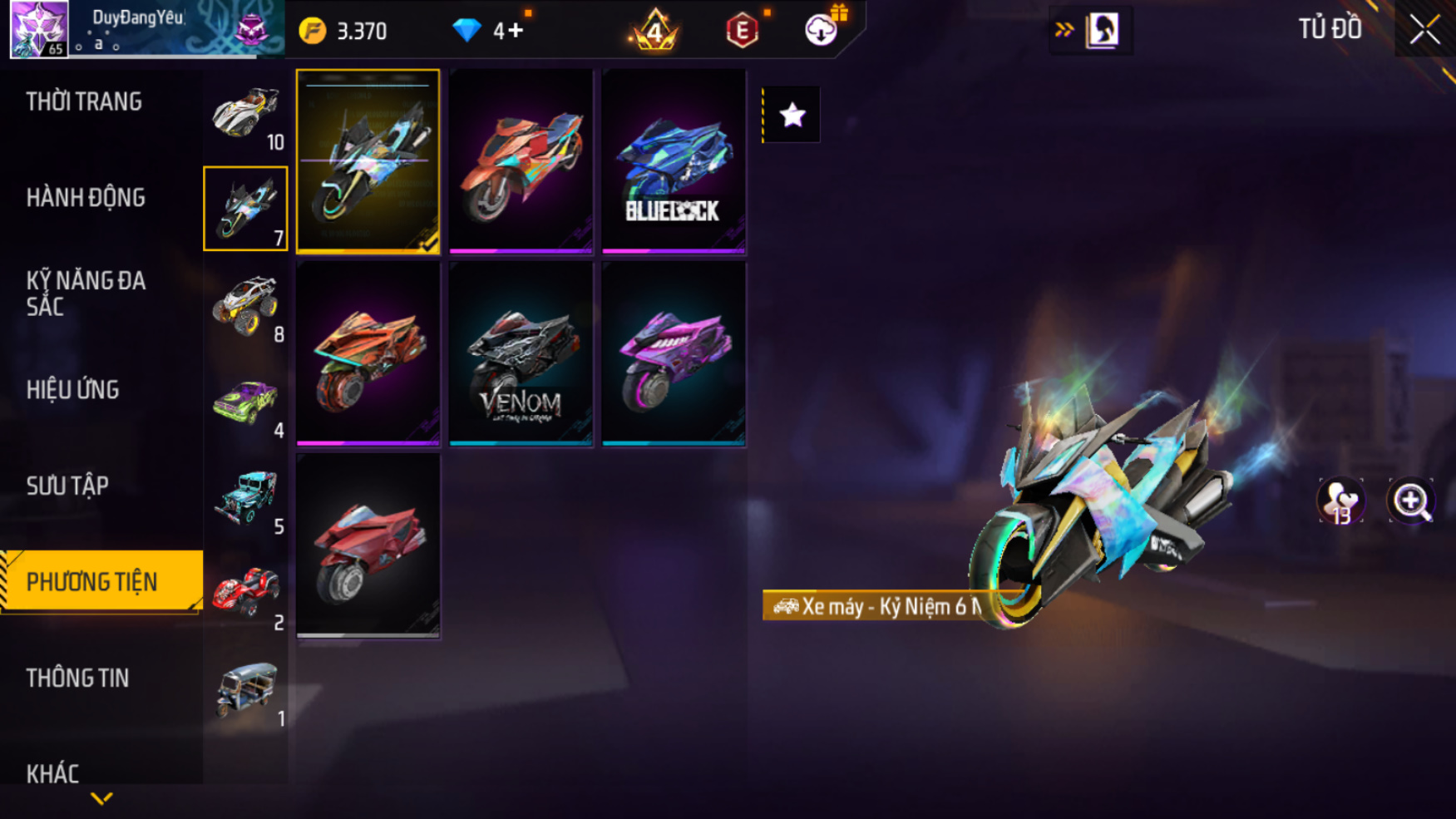The image size is (1456, 819).
Task: Switch to the Hành Động tab
Action: (86, 198)
